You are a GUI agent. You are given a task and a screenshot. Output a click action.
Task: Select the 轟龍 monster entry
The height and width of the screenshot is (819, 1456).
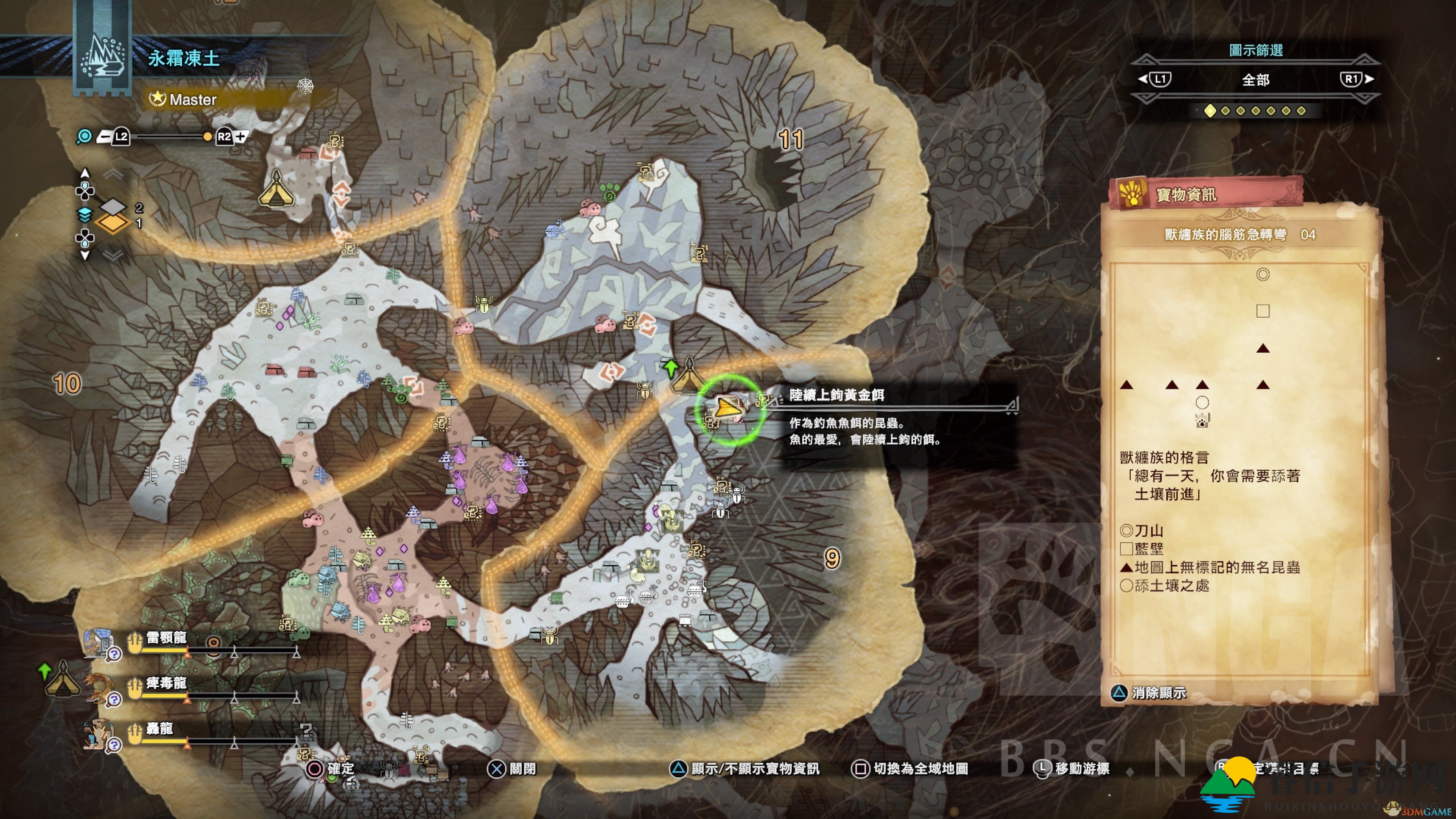point(159,728)
